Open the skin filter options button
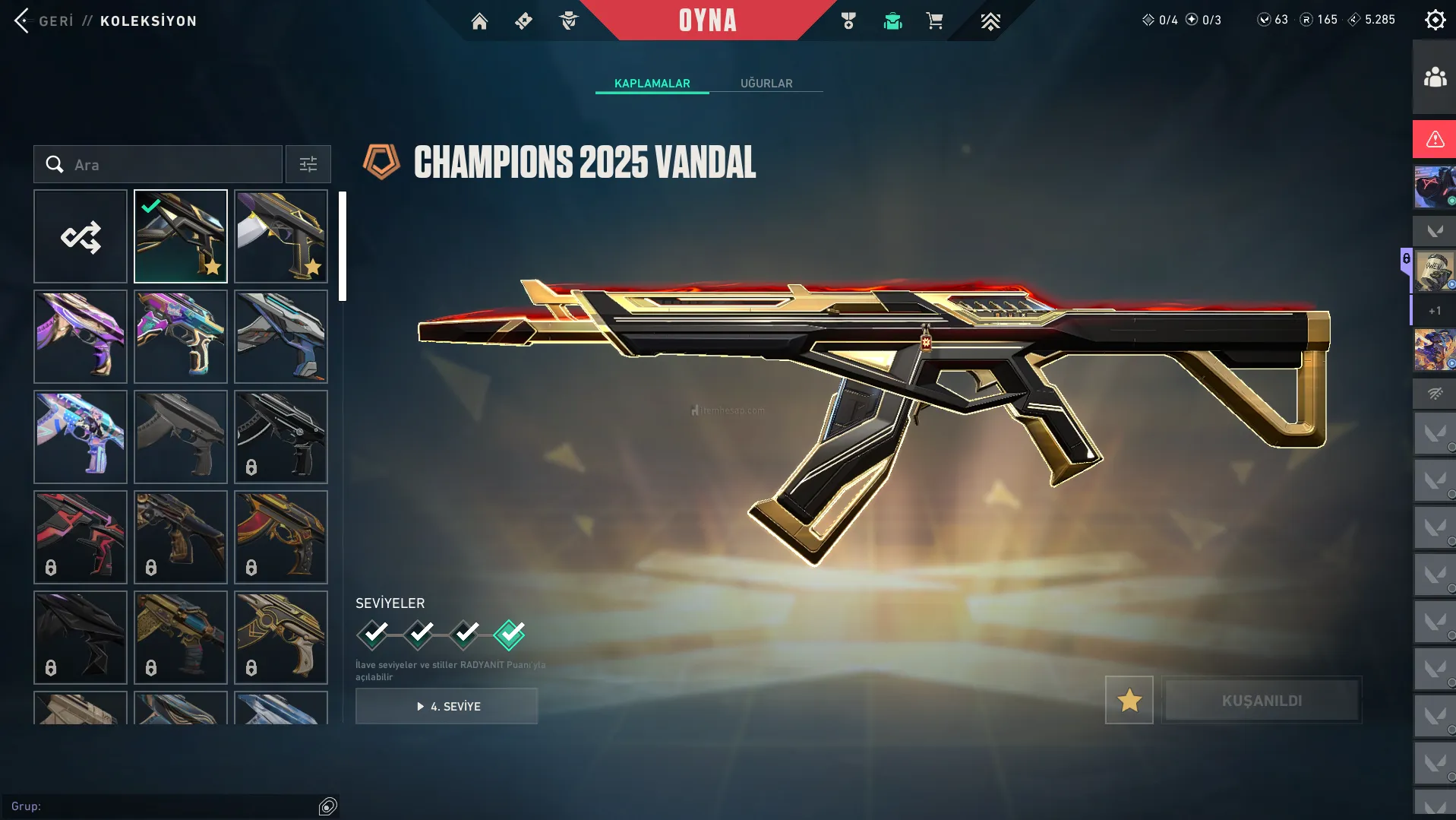 coord(308,165)
